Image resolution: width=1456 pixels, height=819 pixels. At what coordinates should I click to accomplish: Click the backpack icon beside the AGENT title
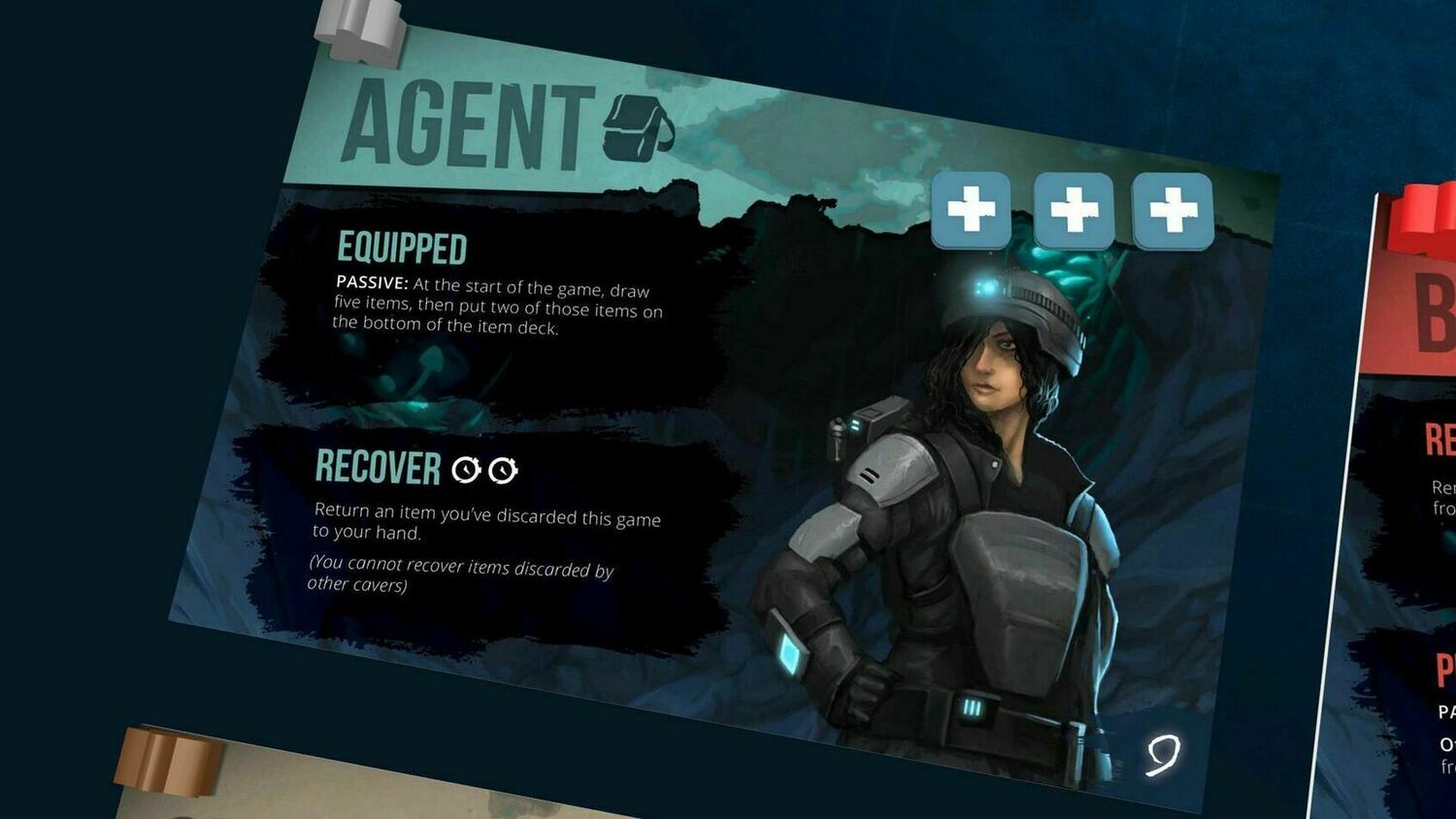click(x=636, y=128)
